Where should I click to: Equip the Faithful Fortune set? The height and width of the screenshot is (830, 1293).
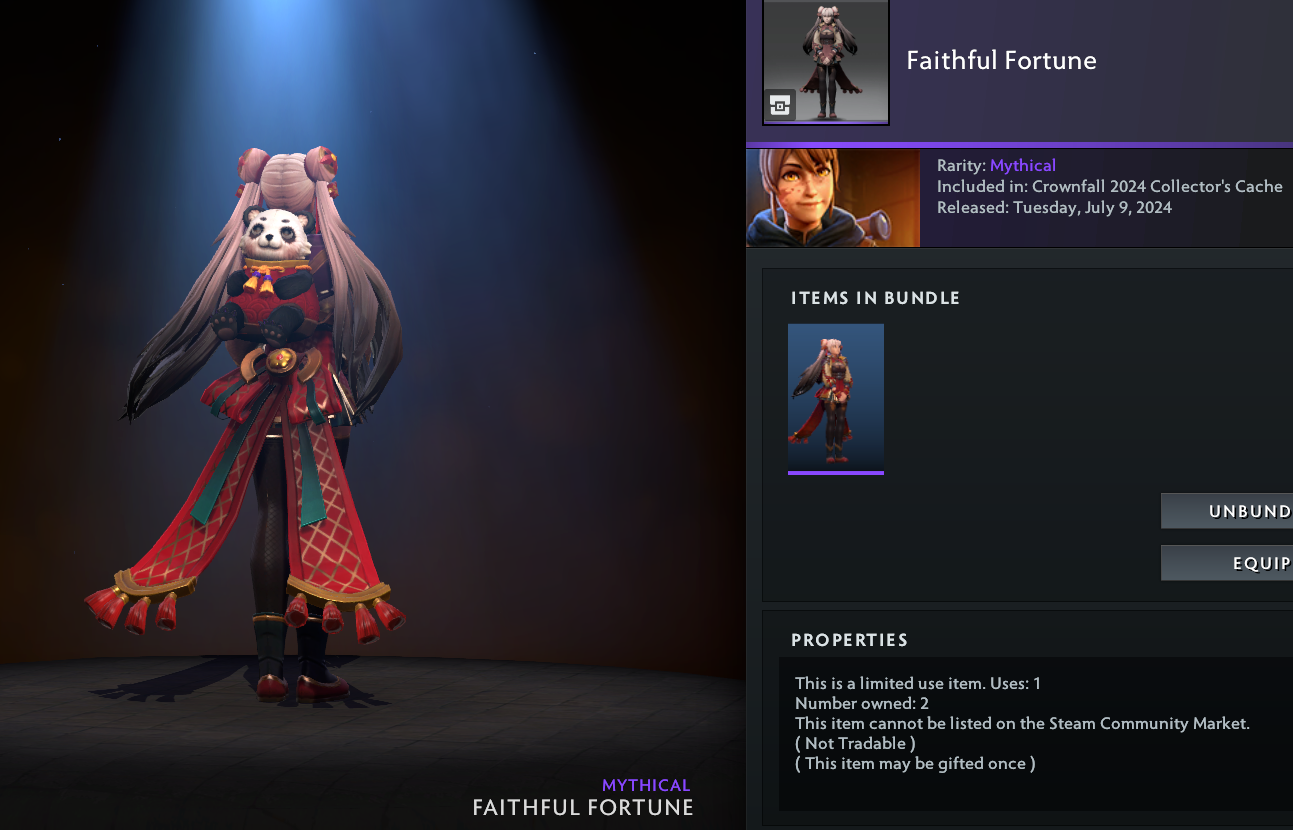1228,563
